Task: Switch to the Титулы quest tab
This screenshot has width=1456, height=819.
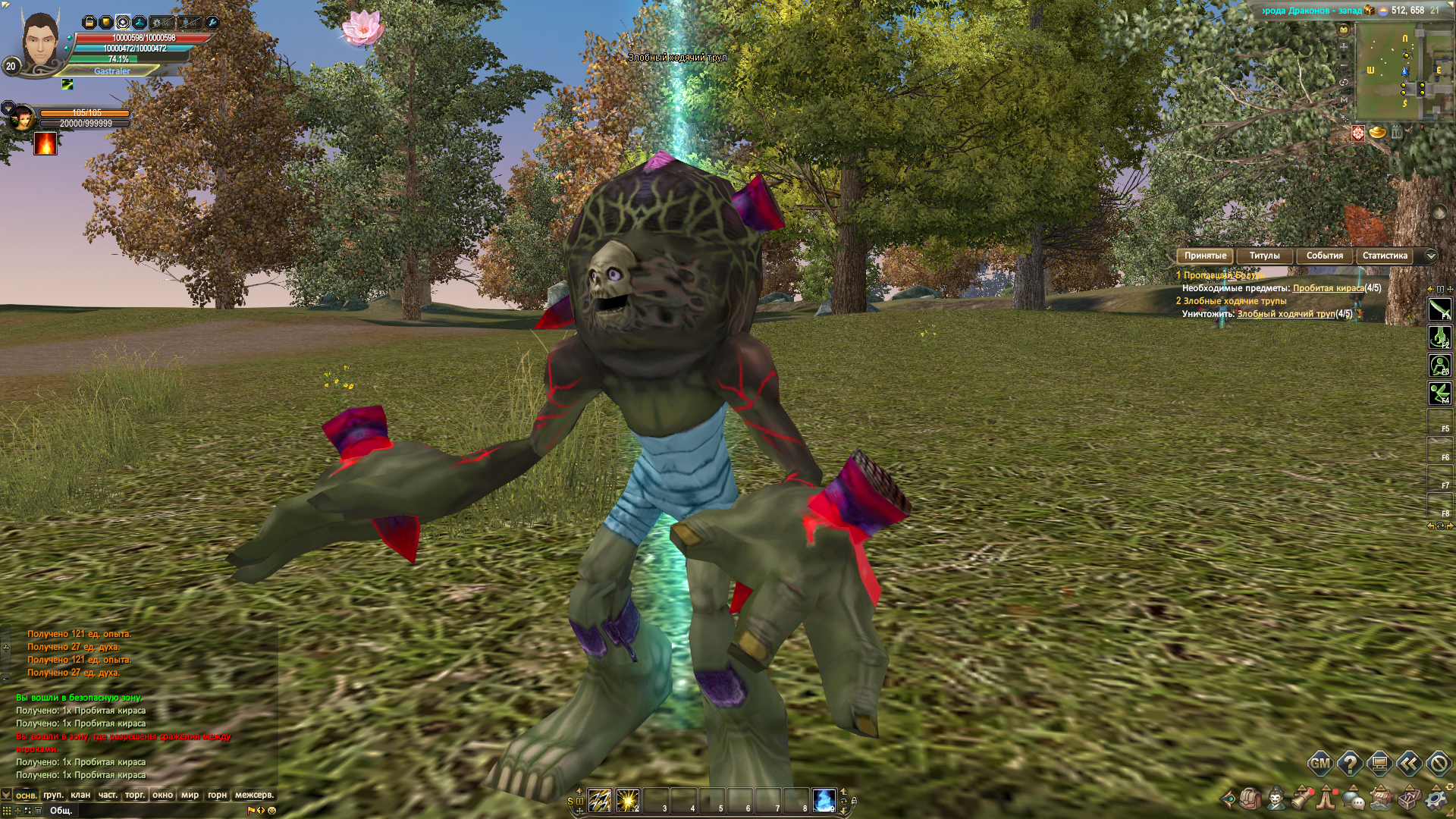Action: point(1264,256)
